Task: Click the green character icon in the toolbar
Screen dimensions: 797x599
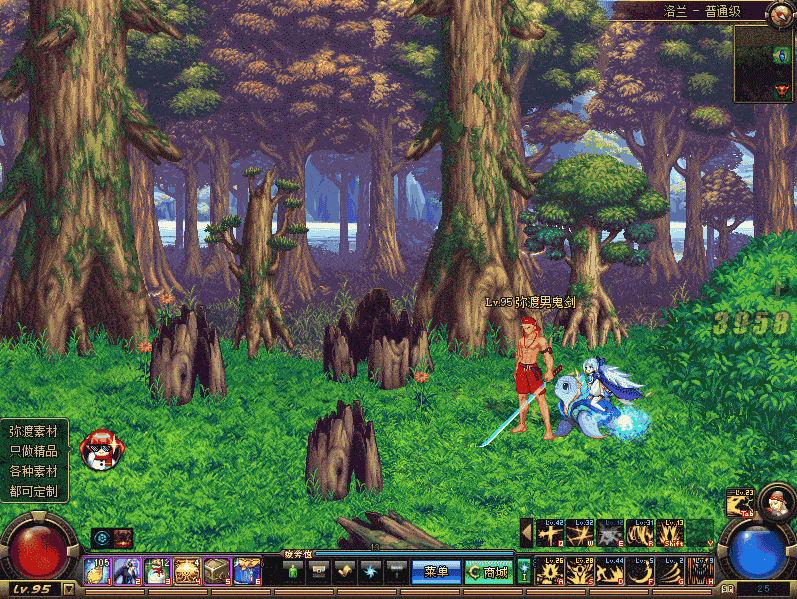Action: pyautogui.click(x=293, y=571)
